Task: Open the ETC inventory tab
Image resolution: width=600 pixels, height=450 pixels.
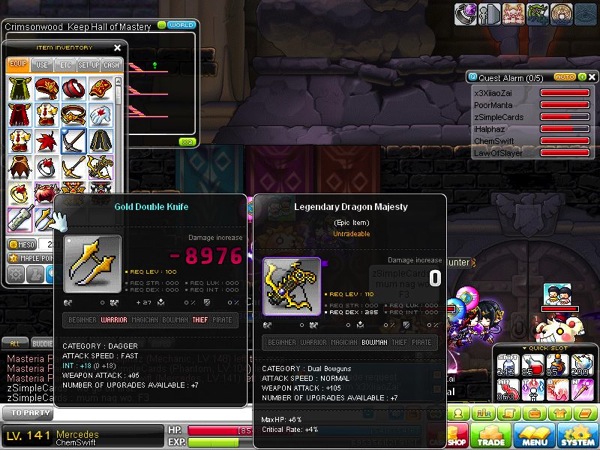Action: [66, 65]
